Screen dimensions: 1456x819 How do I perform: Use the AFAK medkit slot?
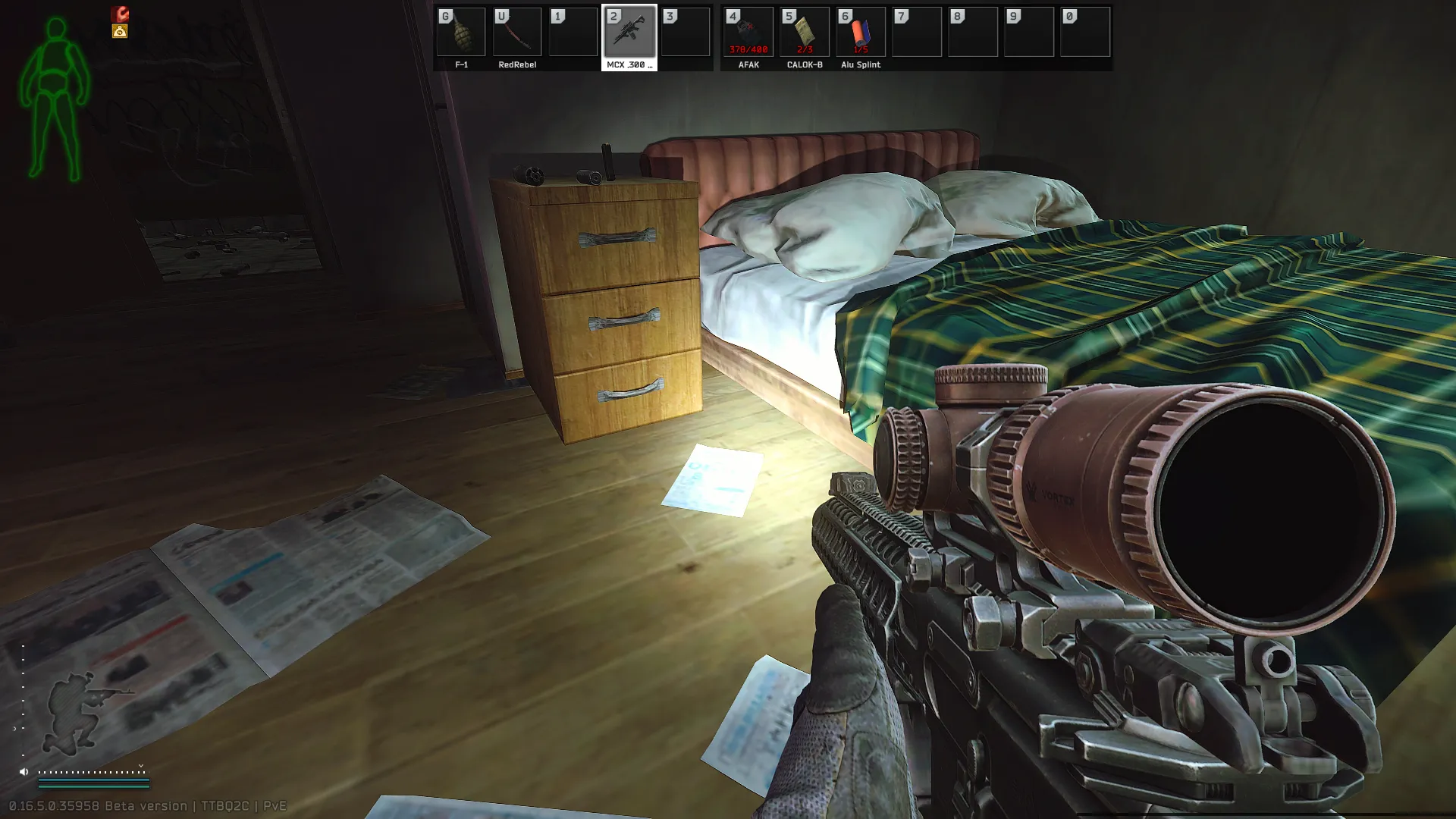pyautogui.click(x=748, y=33)
